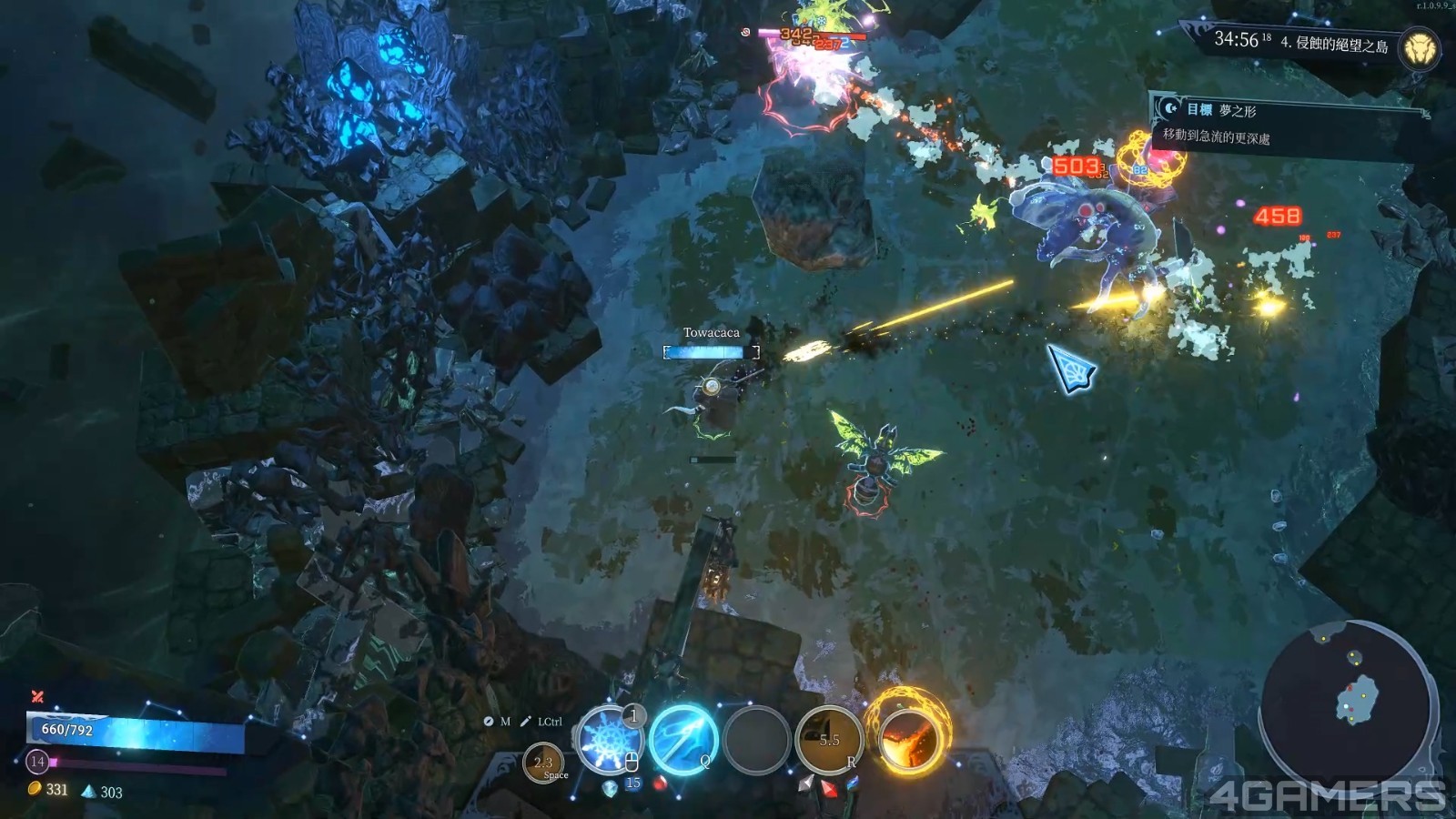Cast the ice spear Q skill
The height and width of the screenshot is (819, 1456).
[x=682, y=739]
